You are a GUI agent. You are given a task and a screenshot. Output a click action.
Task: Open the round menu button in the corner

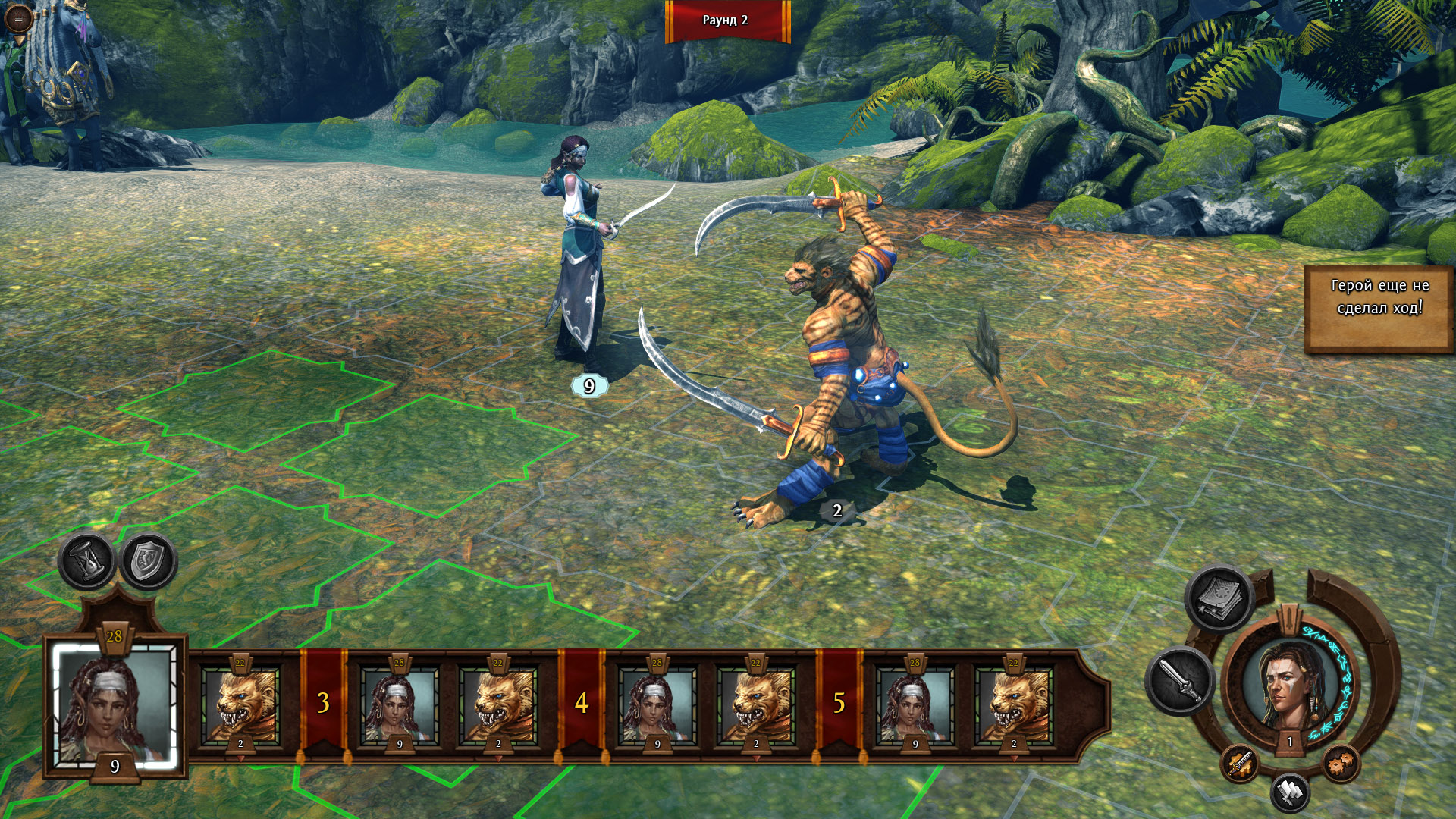coord(18,18)
